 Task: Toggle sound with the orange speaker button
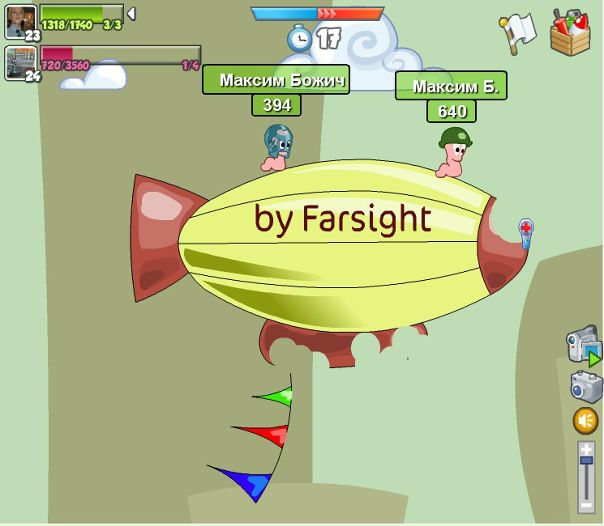tap(586, 421)
